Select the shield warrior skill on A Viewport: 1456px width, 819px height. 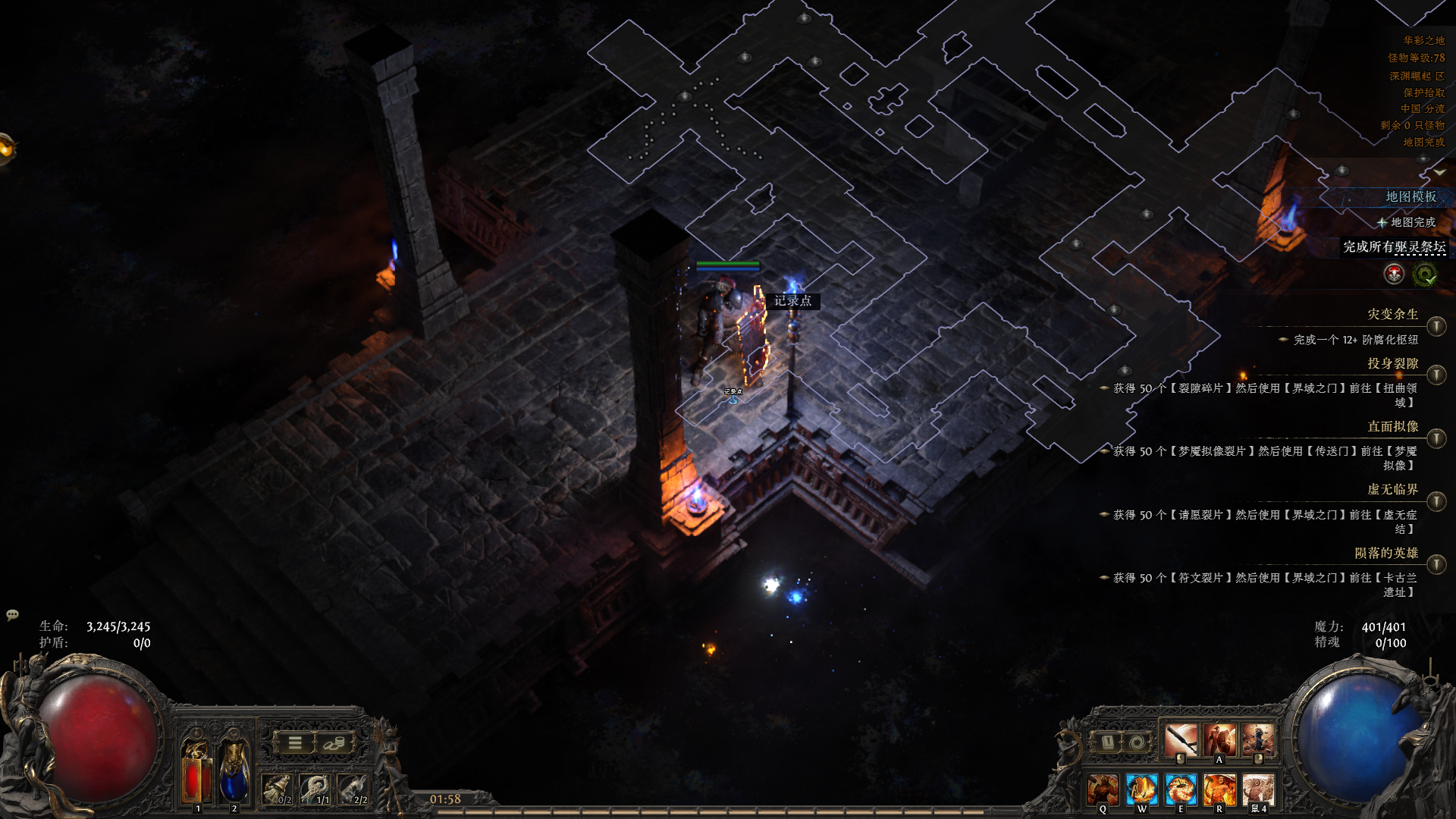point(1219,739)
